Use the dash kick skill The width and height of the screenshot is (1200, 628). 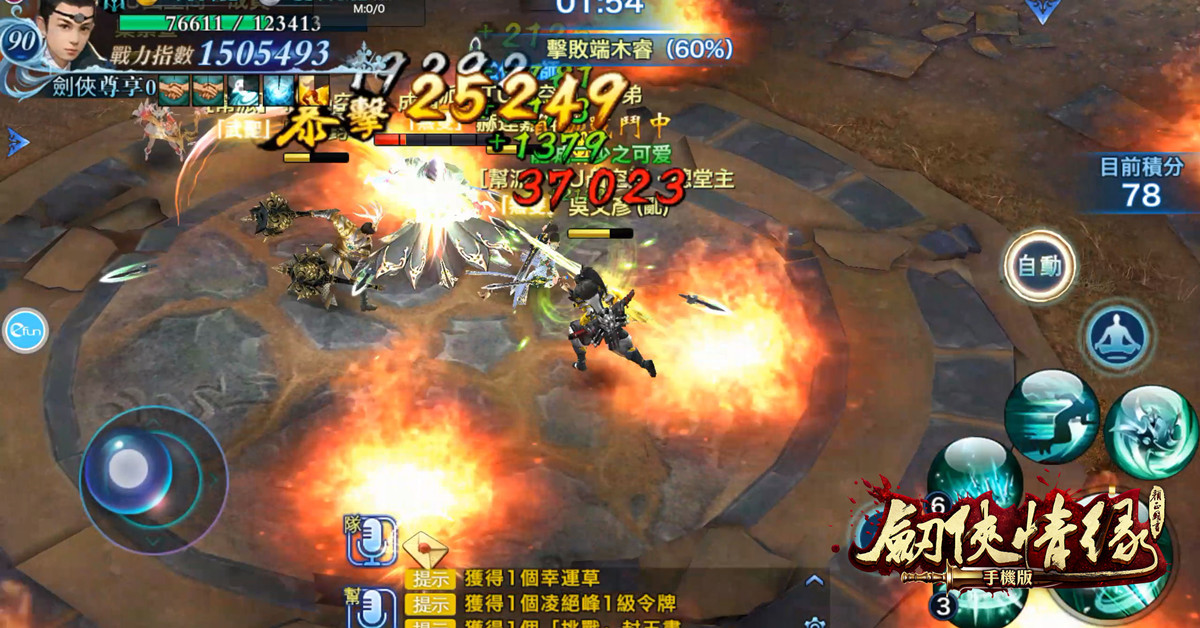click(1051, 417)
